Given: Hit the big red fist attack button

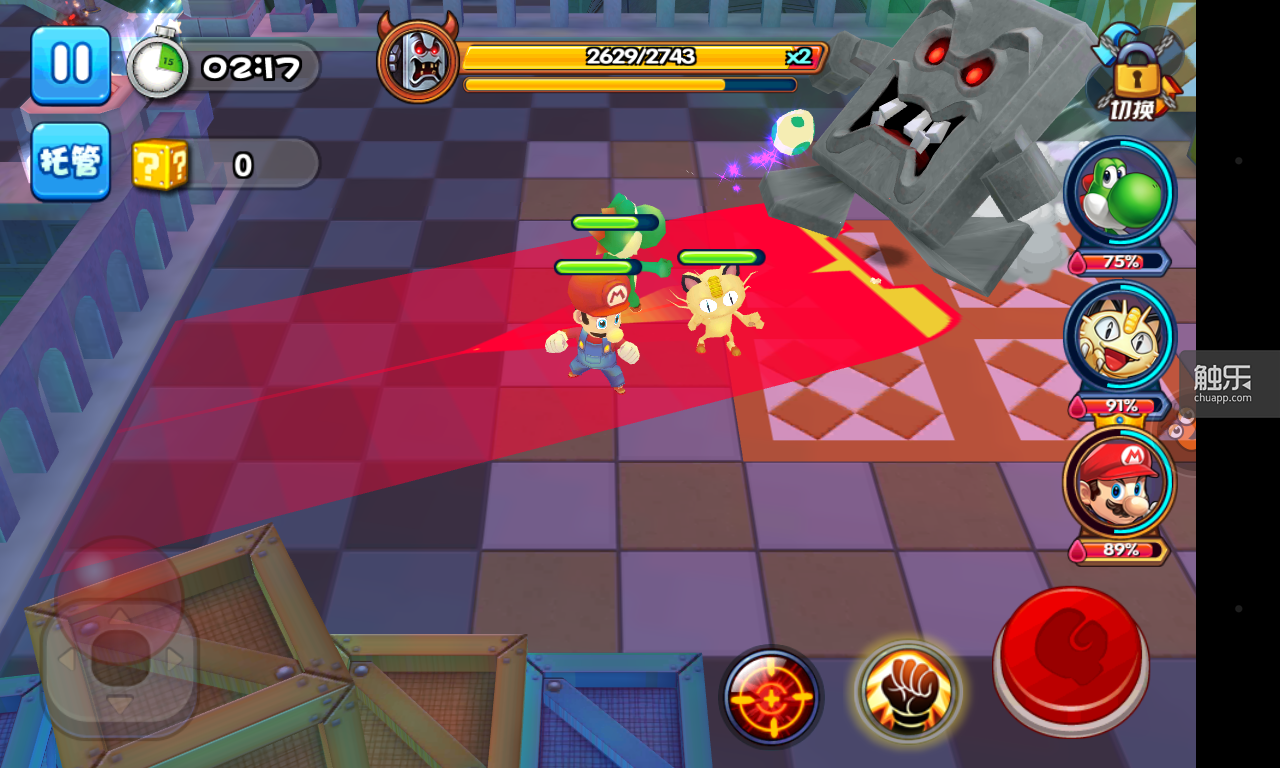Looking at the screenshot, I should (x=1071, y=661).
